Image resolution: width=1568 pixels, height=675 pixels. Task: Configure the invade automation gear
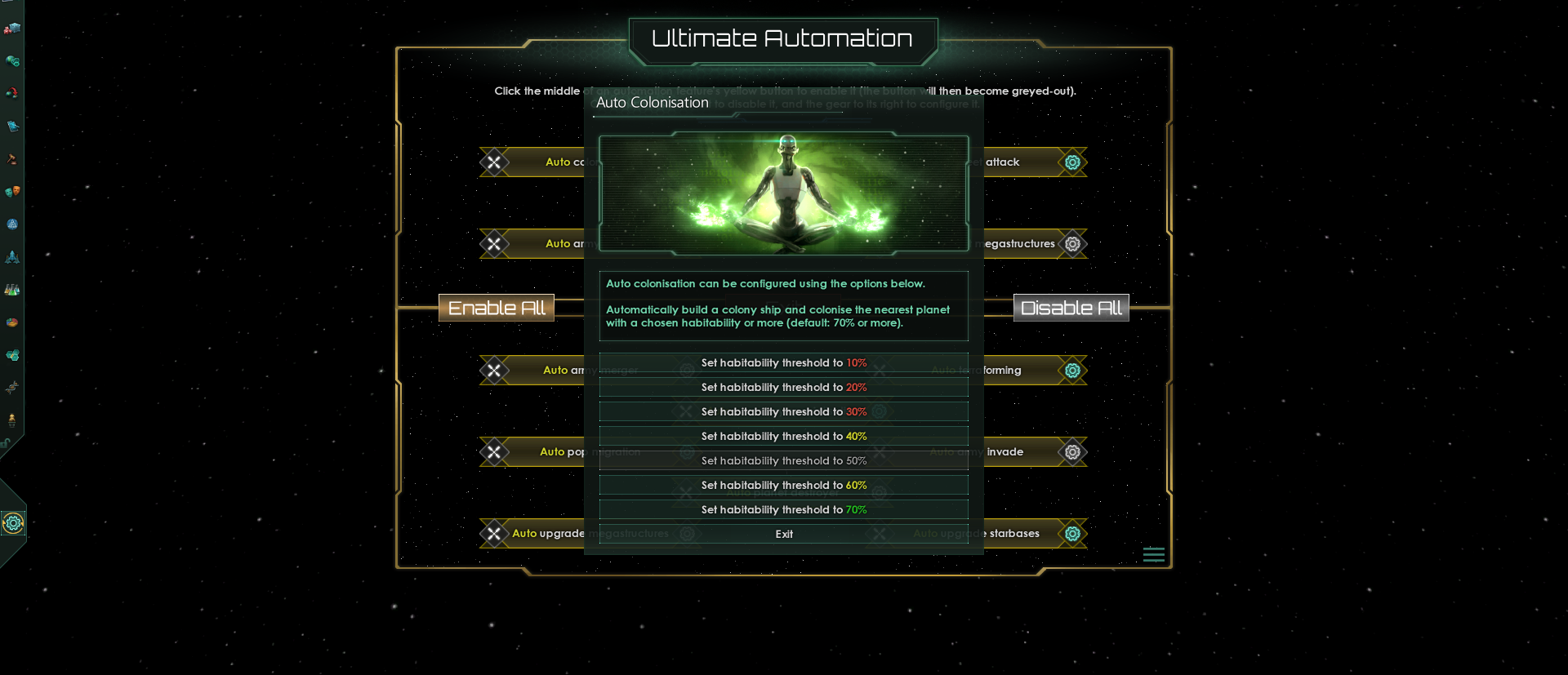(x=1072, y=452)
